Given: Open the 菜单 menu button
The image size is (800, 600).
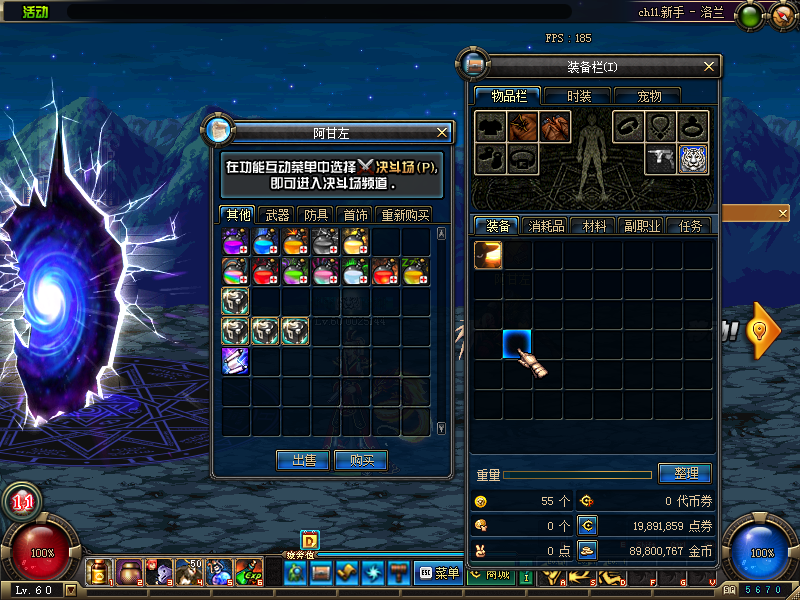Looking at the screenshot, I should tap(439, 573).
